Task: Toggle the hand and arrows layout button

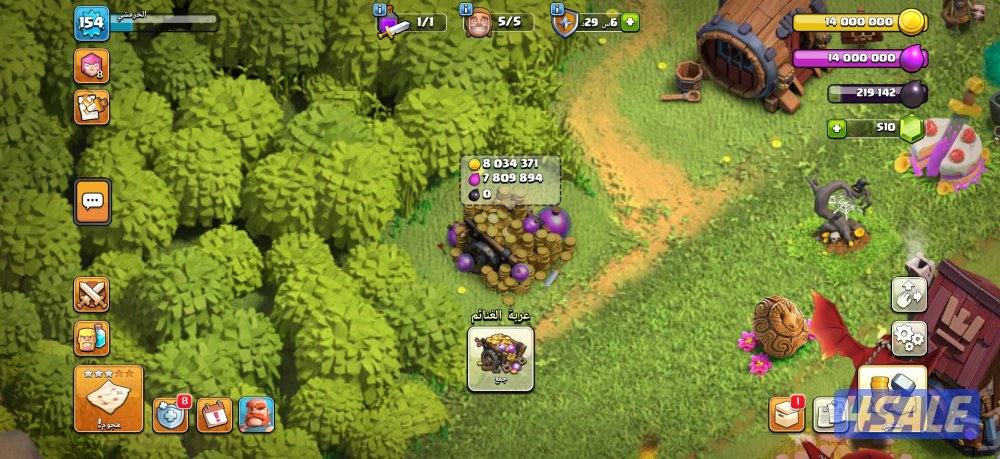Action: (909, 294)
